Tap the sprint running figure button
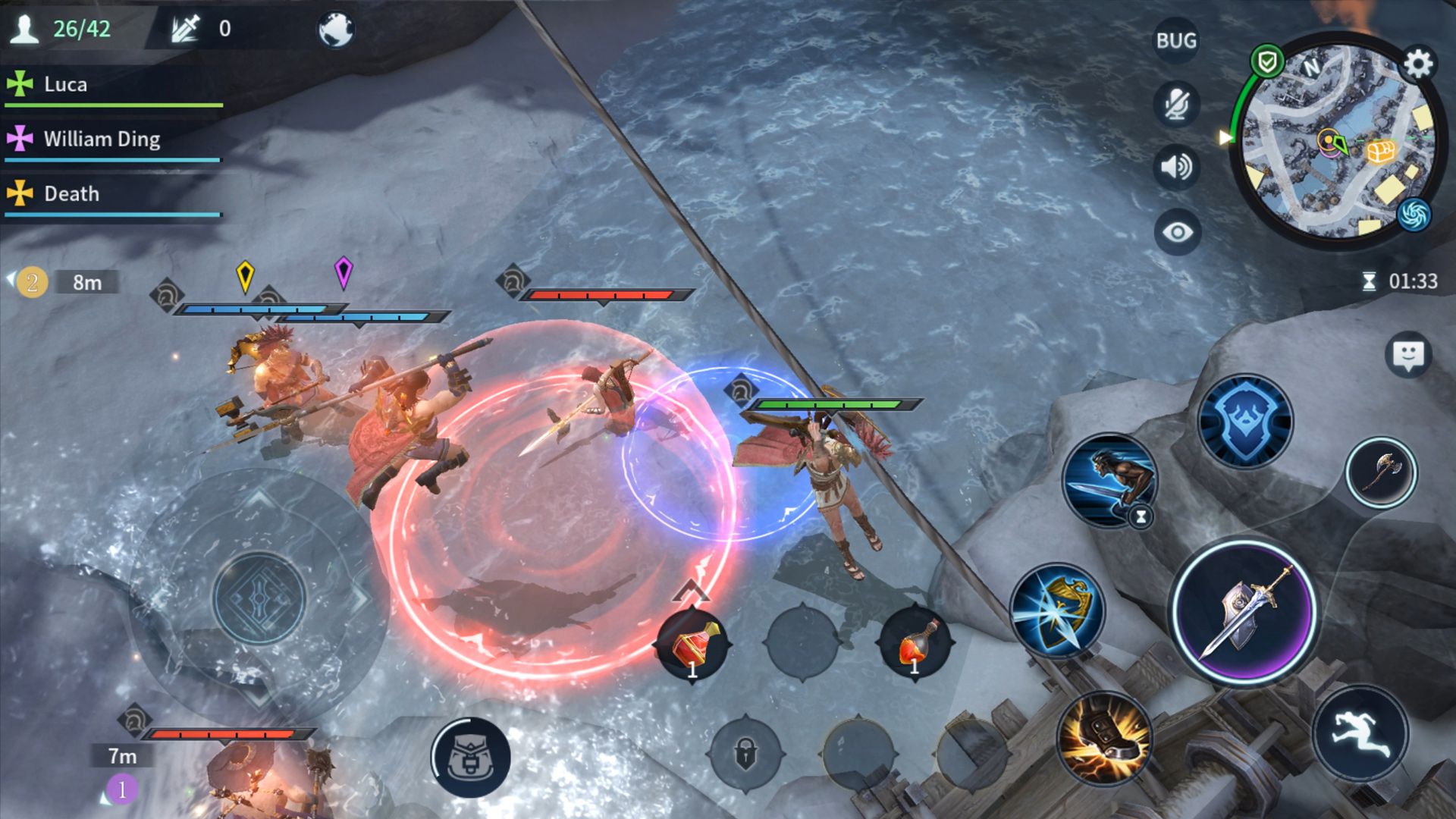Viewport: 1456px width, 819px height. (x=1360, y=733)
